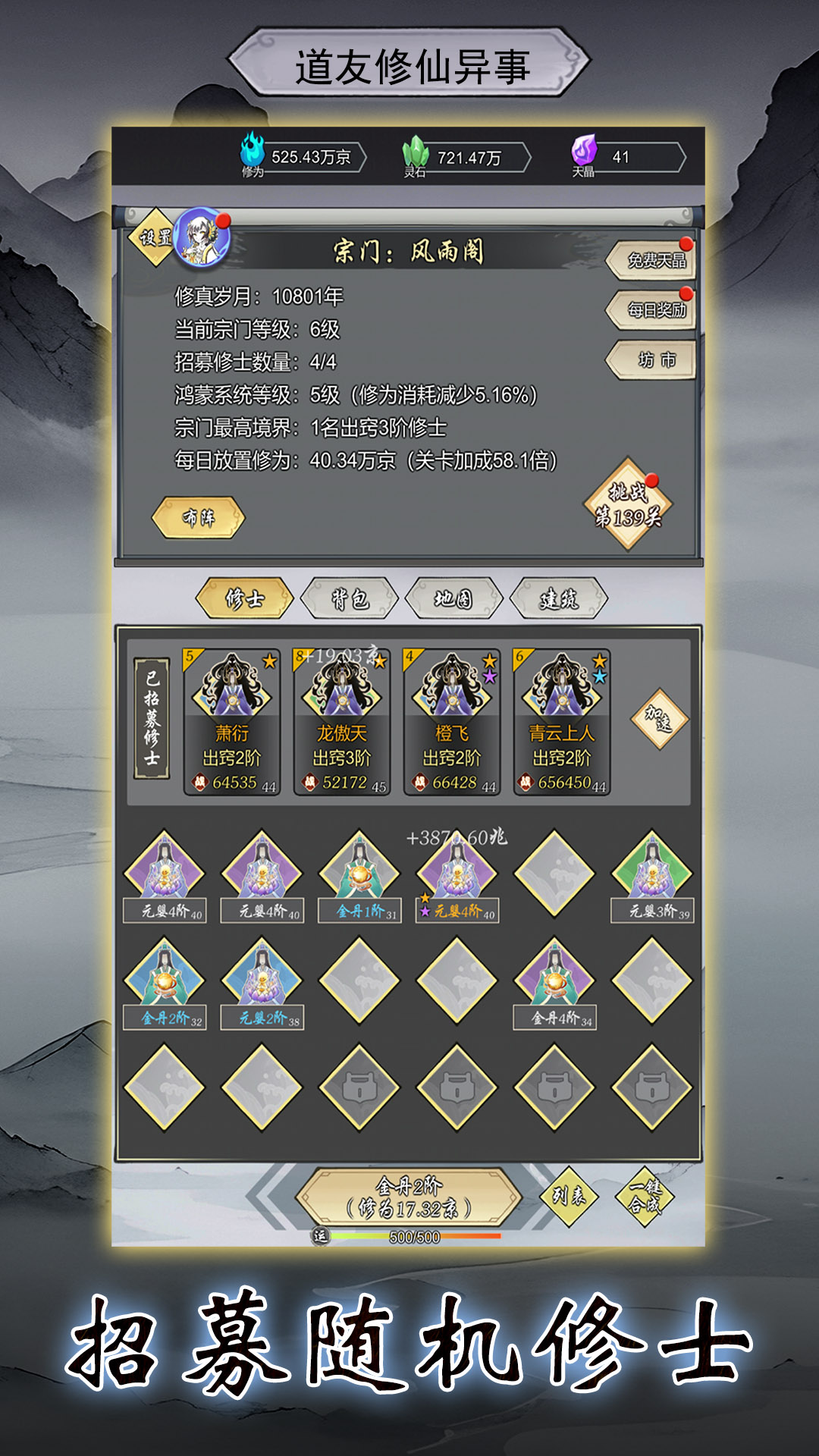Switch to the 背包 backpack tab
819x1456 pixels.
click(350, 599)
